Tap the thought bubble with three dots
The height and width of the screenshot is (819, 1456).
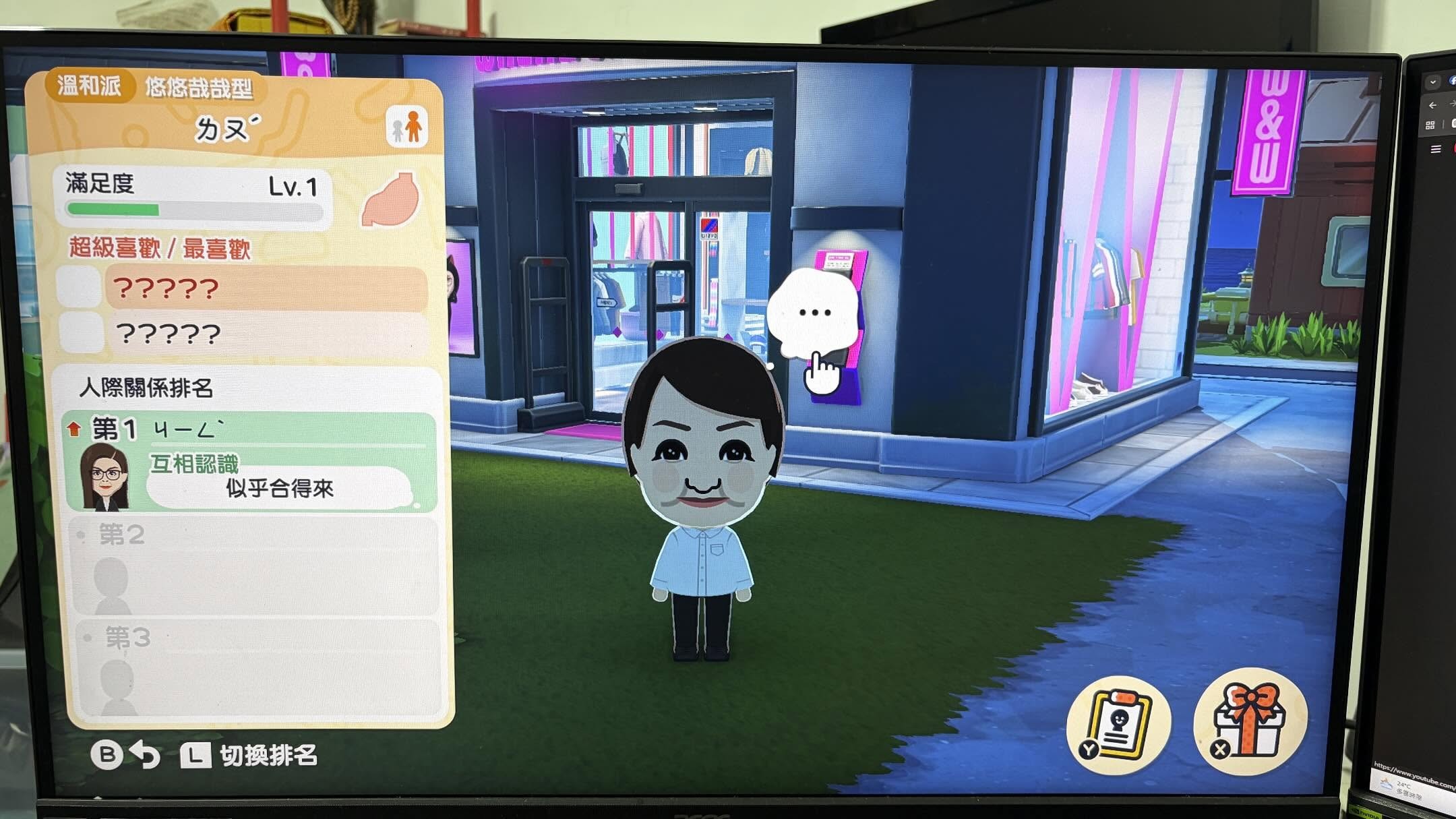point(814,313)
